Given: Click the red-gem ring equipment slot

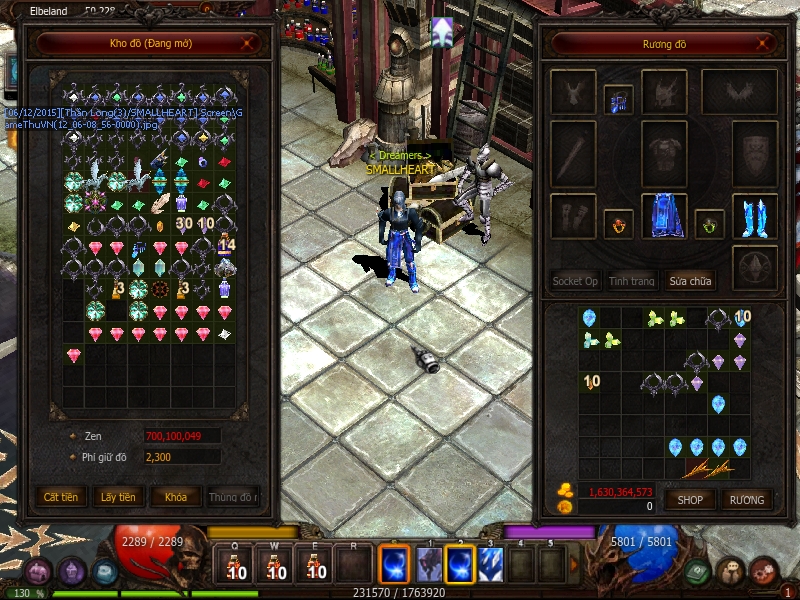Looking at the screenshot, I should tap(618, 222).
